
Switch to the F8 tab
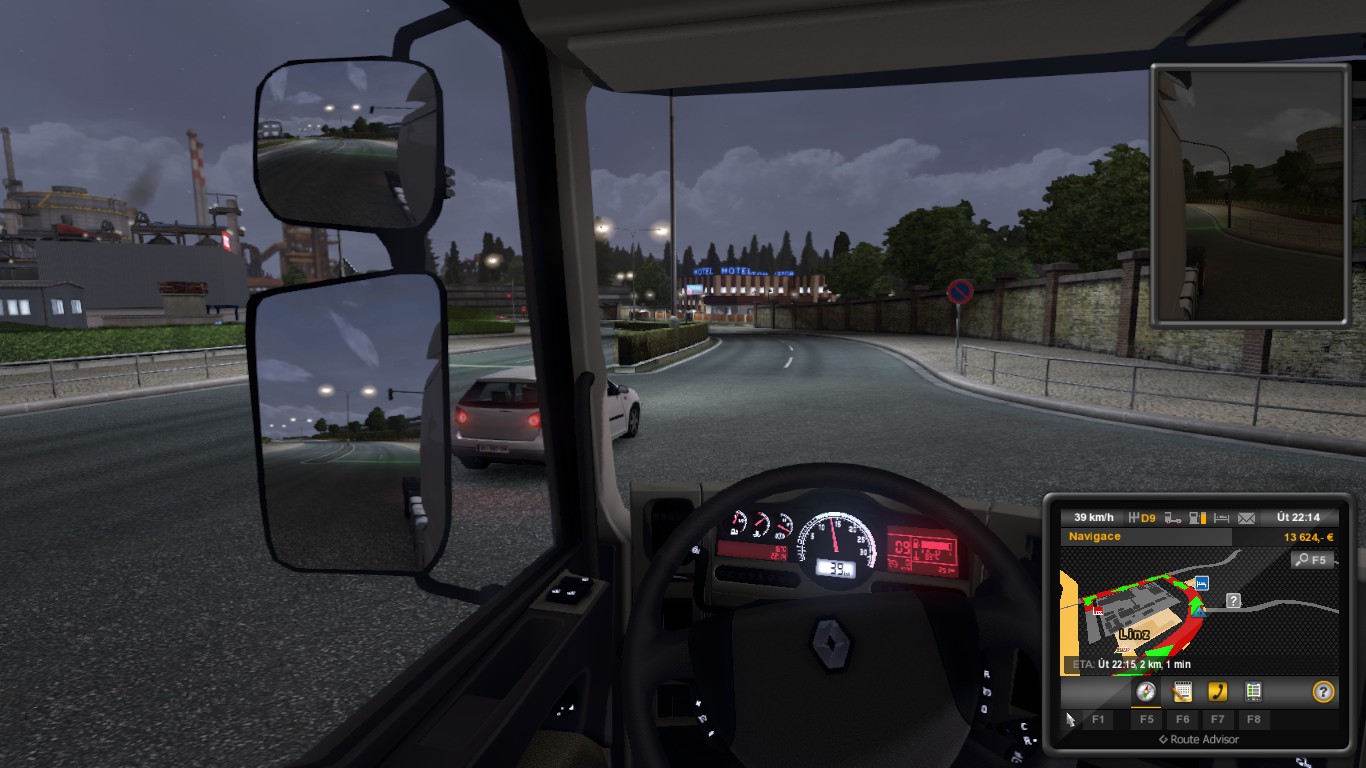(1255, 720)
